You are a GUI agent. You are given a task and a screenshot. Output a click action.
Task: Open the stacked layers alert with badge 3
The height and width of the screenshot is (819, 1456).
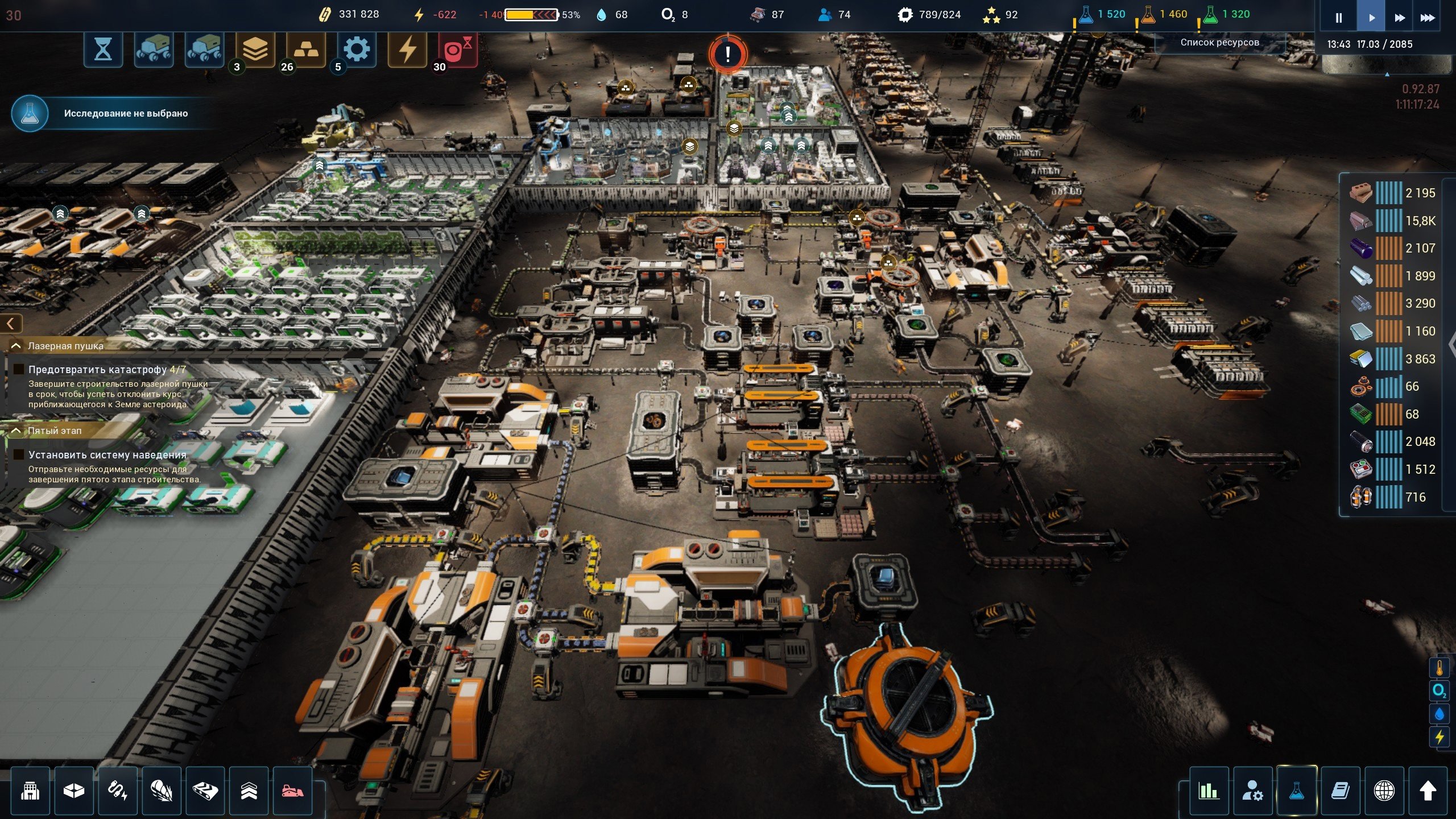(255, 50)
